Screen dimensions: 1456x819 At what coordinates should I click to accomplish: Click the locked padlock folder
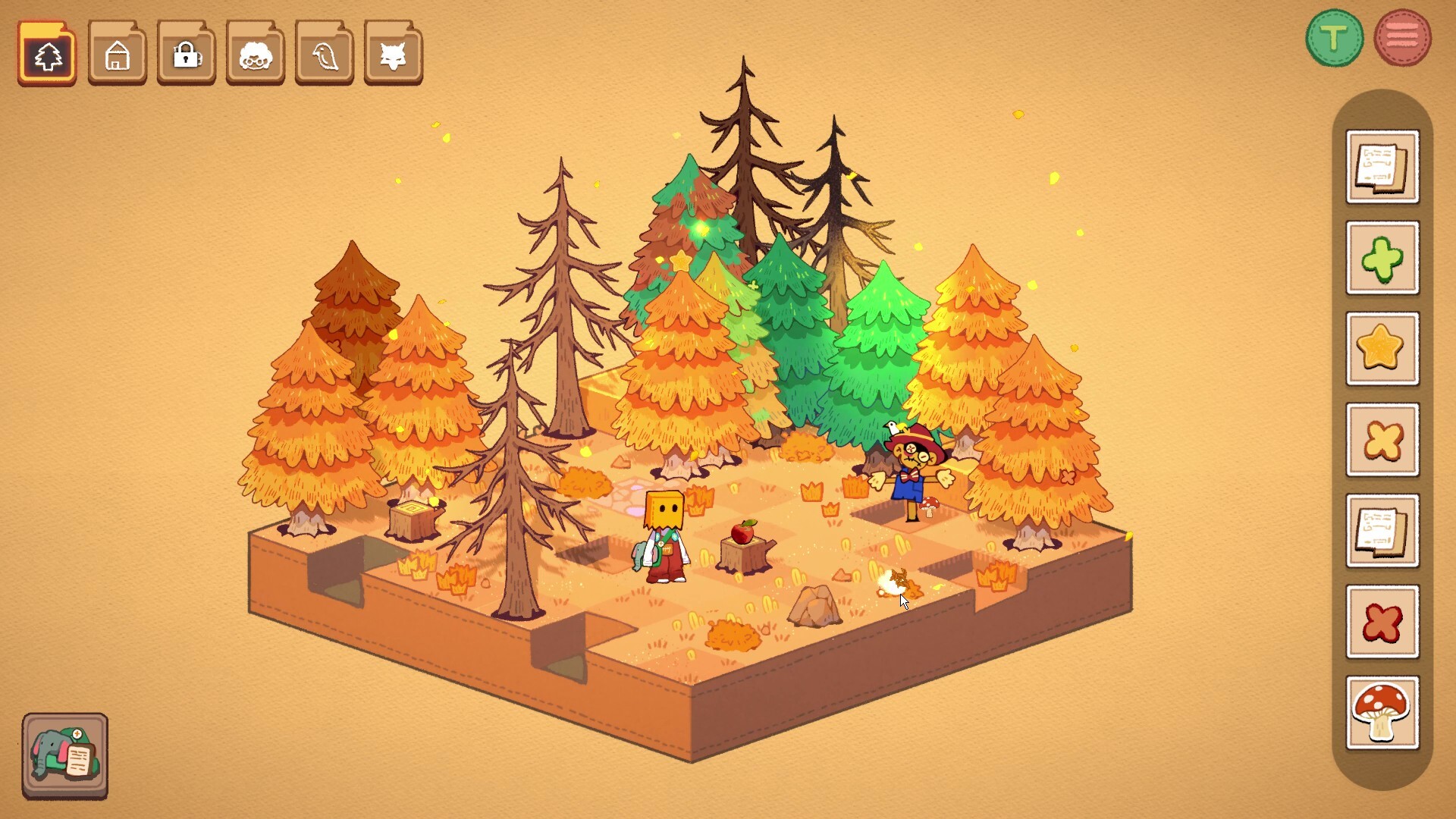click(185, 53)
